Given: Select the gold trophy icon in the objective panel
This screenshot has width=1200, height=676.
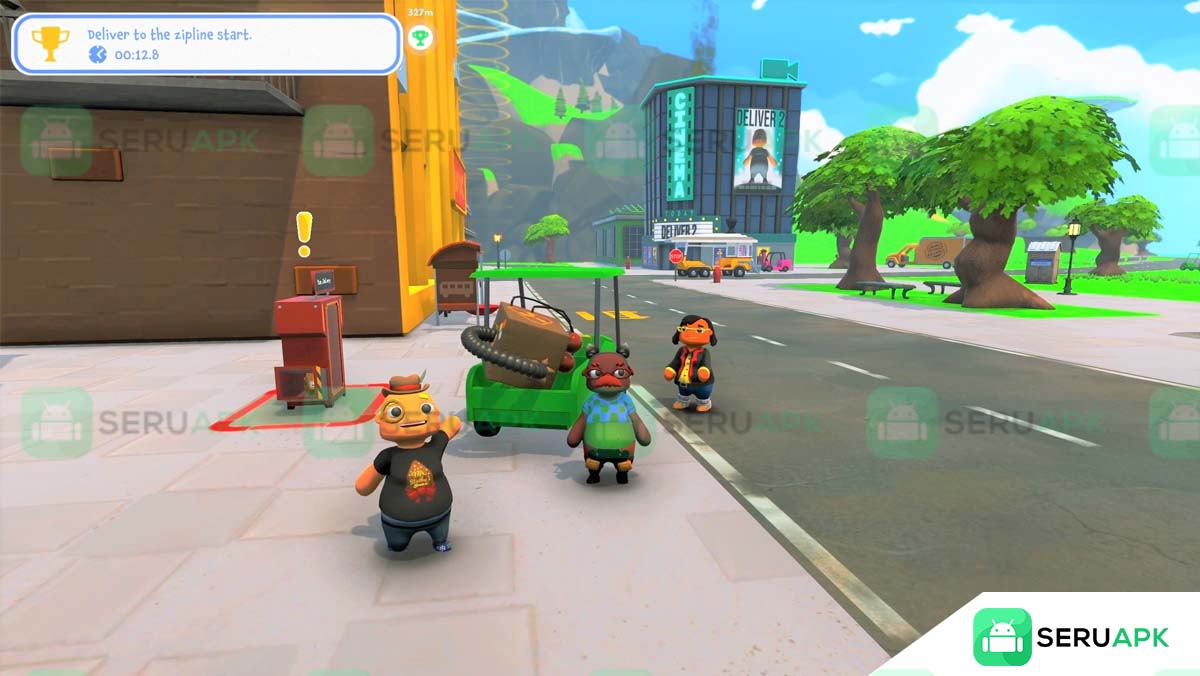Looking at the screenshot, I should 49,43.
